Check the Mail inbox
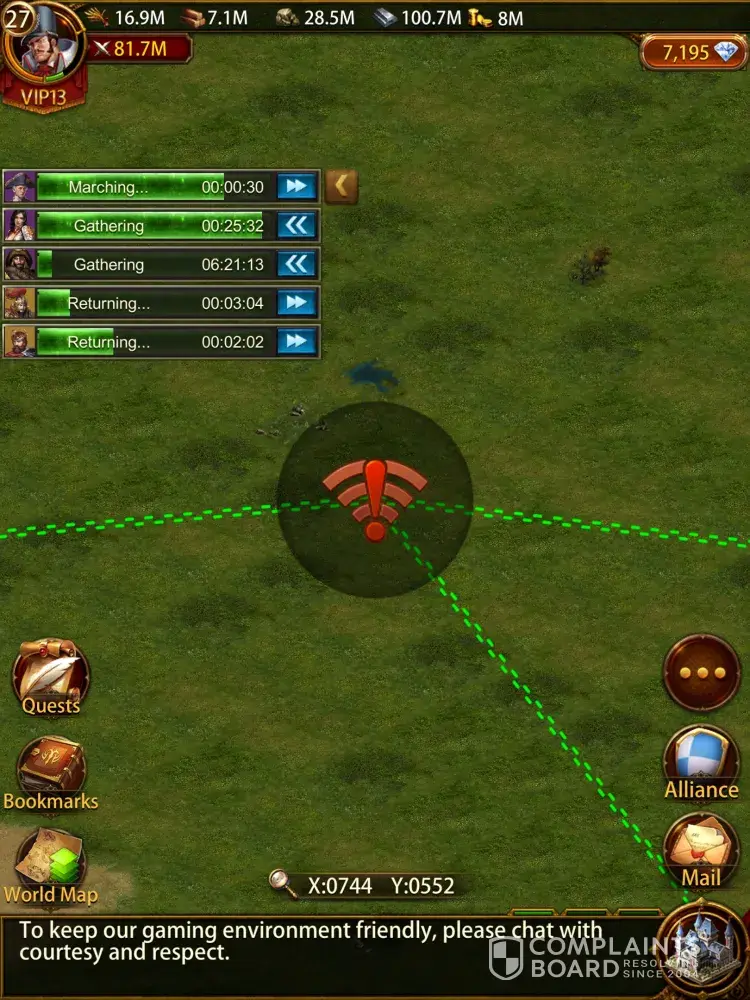This screenshot has height=1000, width=750. pos(701,851)
